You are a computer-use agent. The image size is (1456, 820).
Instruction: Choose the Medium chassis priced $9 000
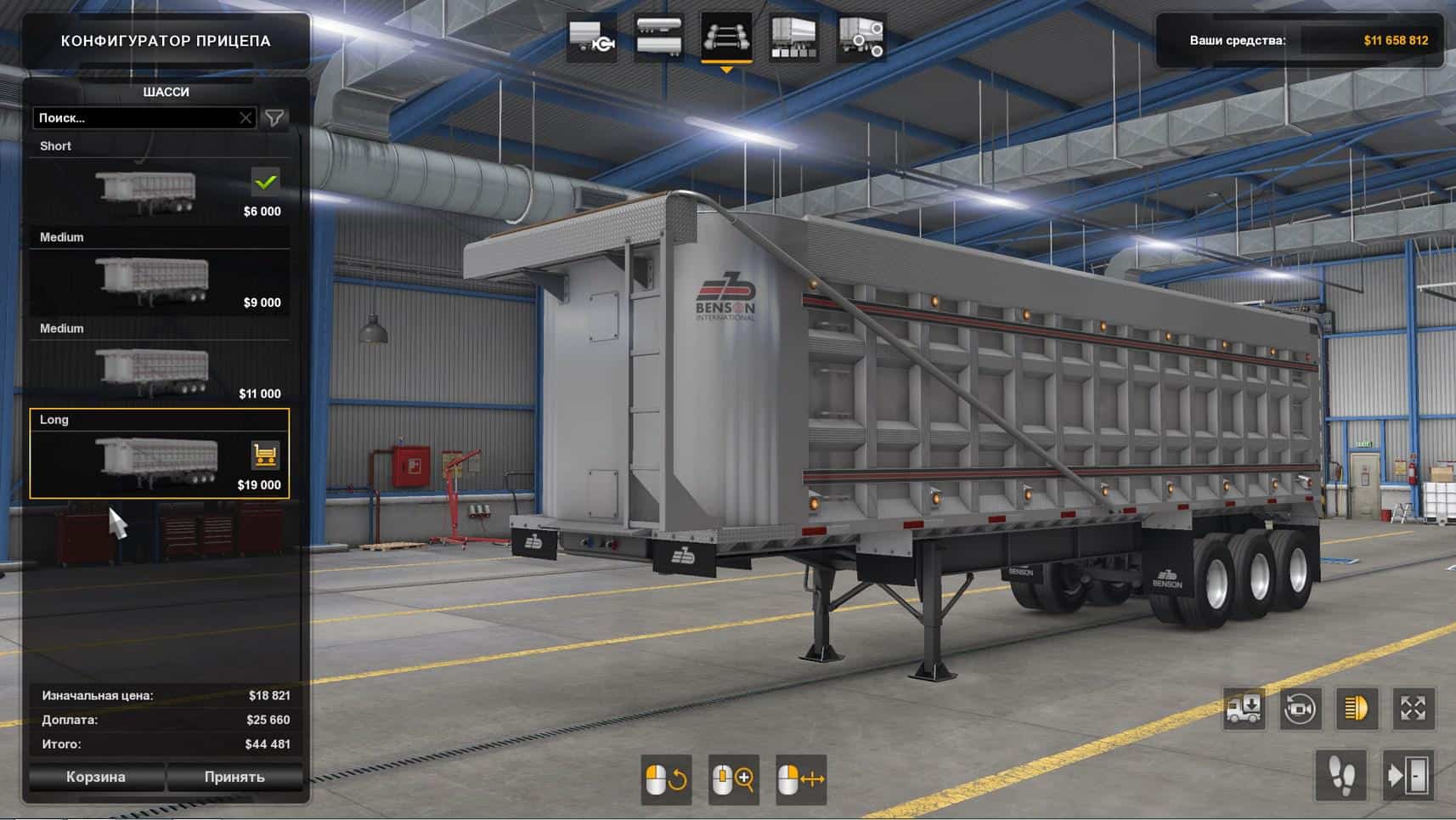159,283
